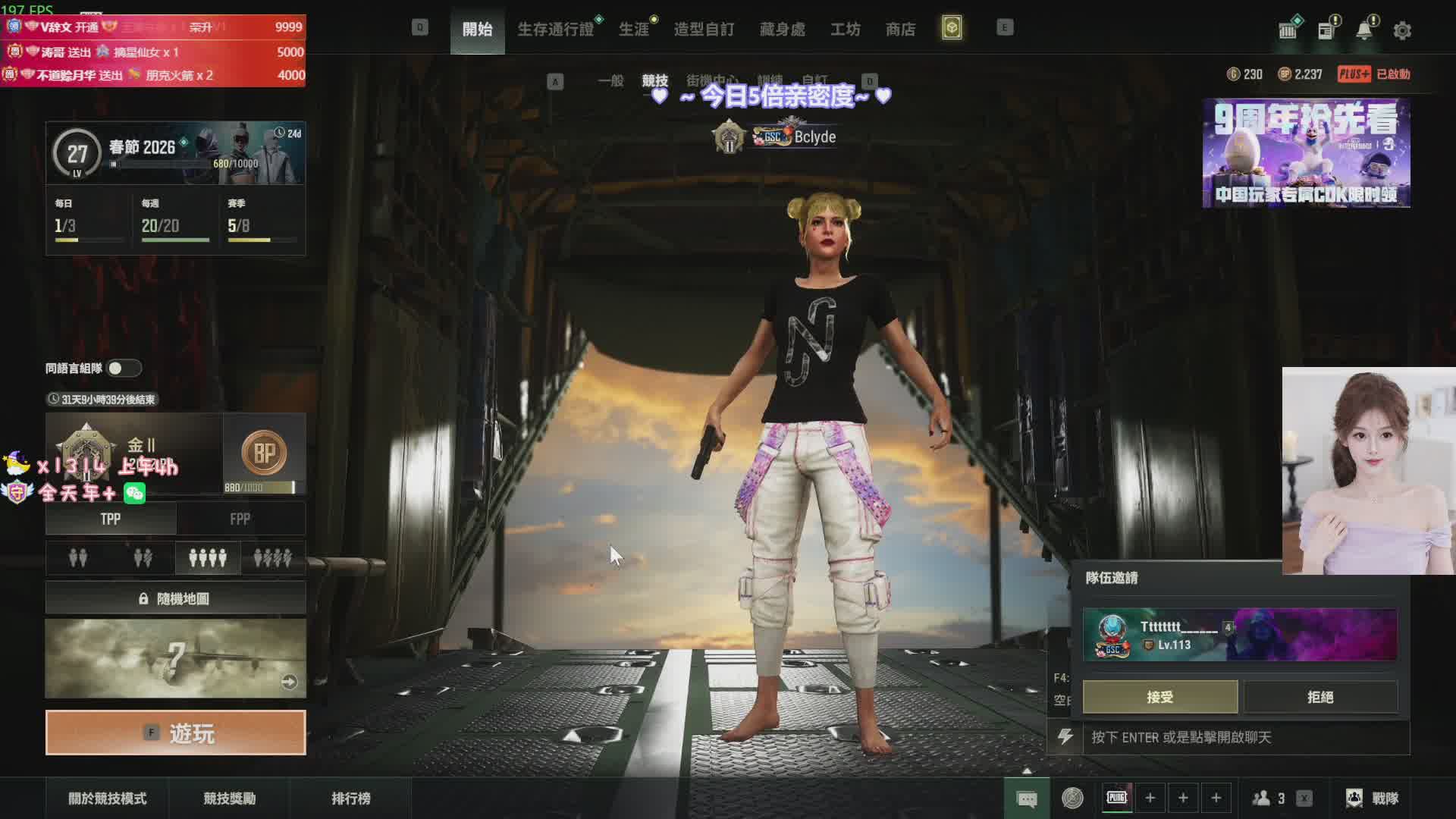
Task: Open the 生存通行證 survivor pass tab
Action: [x=555, y=30]
